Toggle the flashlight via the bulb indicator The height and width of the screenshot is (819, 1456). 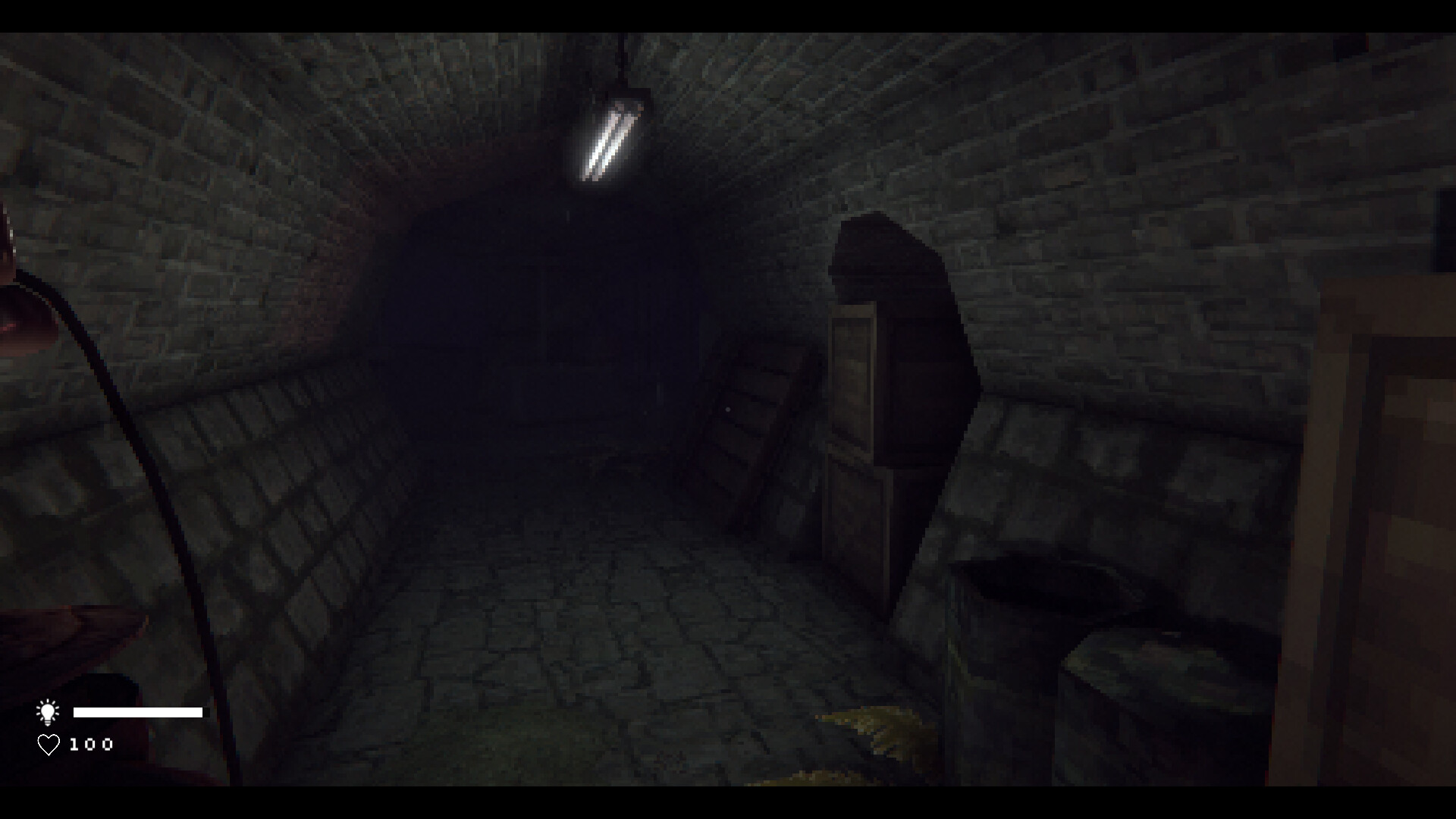point(48,711)
